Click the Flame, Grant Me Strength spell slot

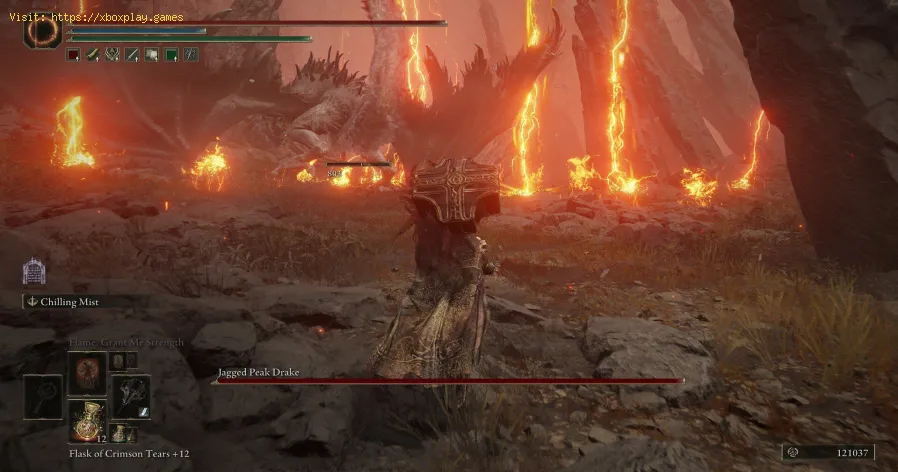(86, 371)
